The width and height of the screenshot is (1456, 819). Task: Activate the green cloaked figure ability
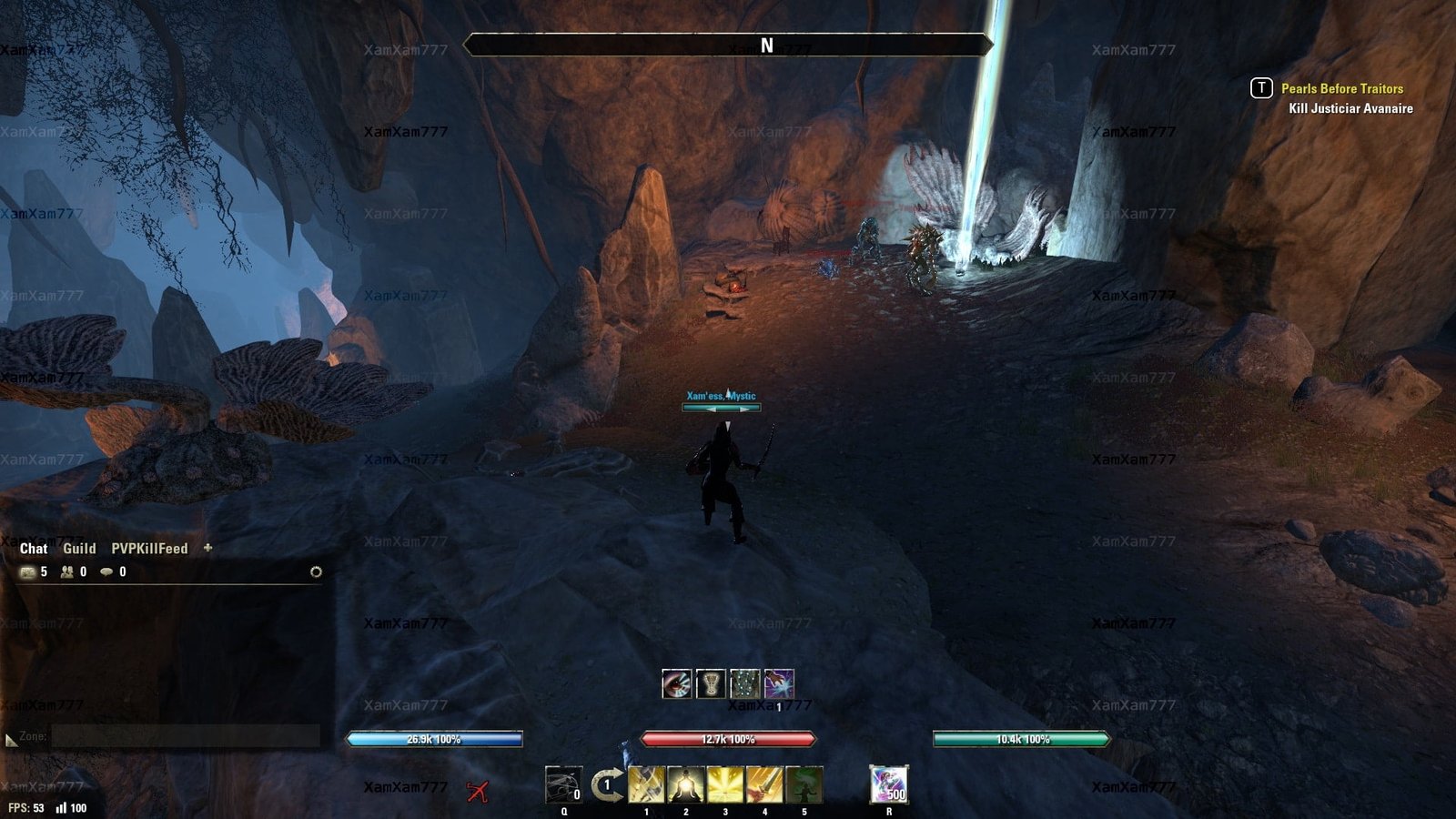click(x=804, y=784)
